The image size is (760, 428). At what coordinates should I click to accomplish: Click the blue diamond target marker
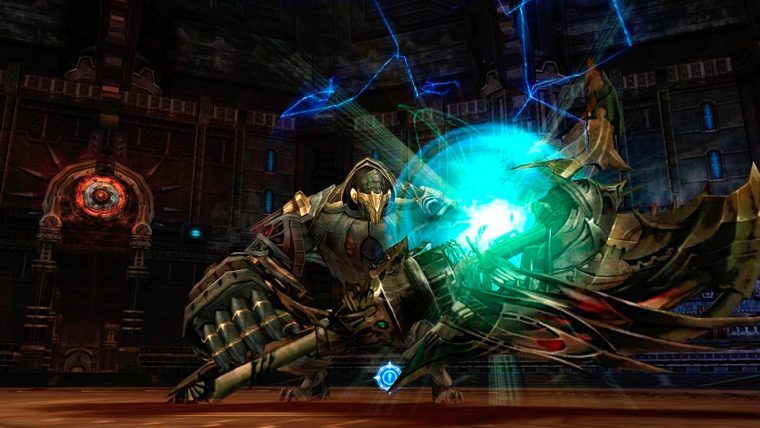tap(388, 376)
